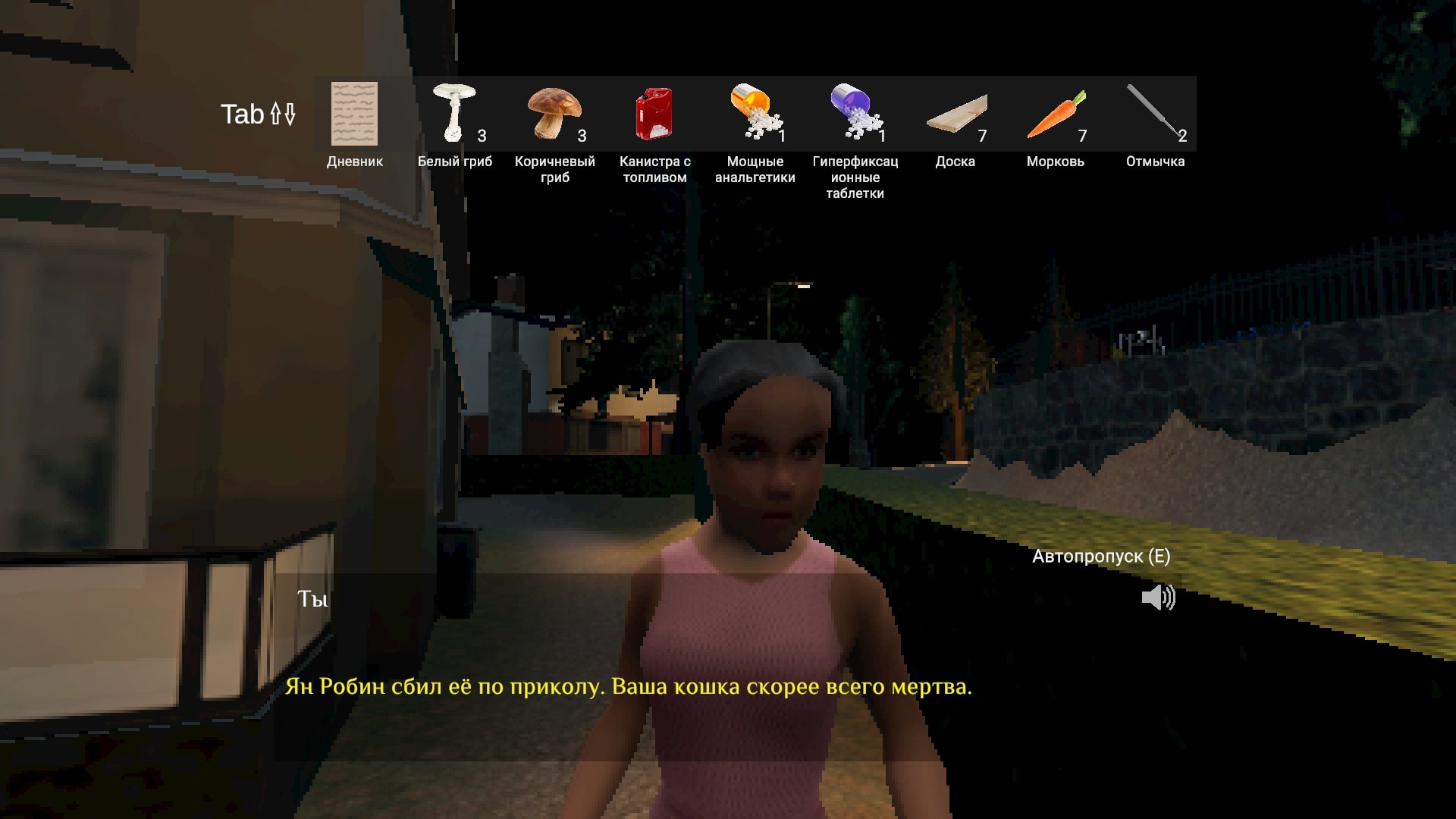The width and height of the screenshot is (1456, 819).
Task: Use the Мощные анальгетики pill bottle
Action: tap(755, 114)
